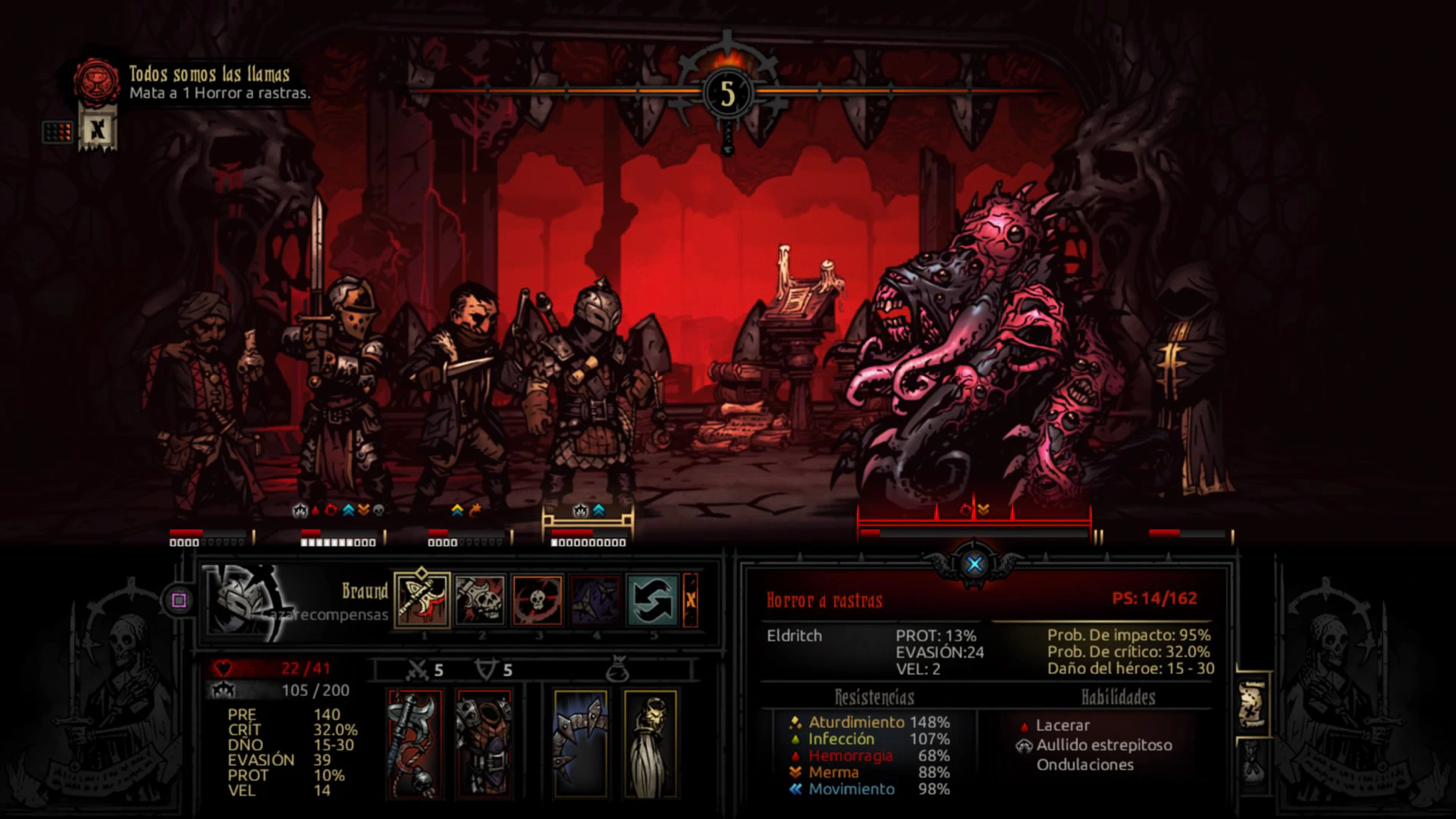Viewport: 1456px width, 819px height.
Task: Open the map scroll tab
Action: pos(1252,703)
